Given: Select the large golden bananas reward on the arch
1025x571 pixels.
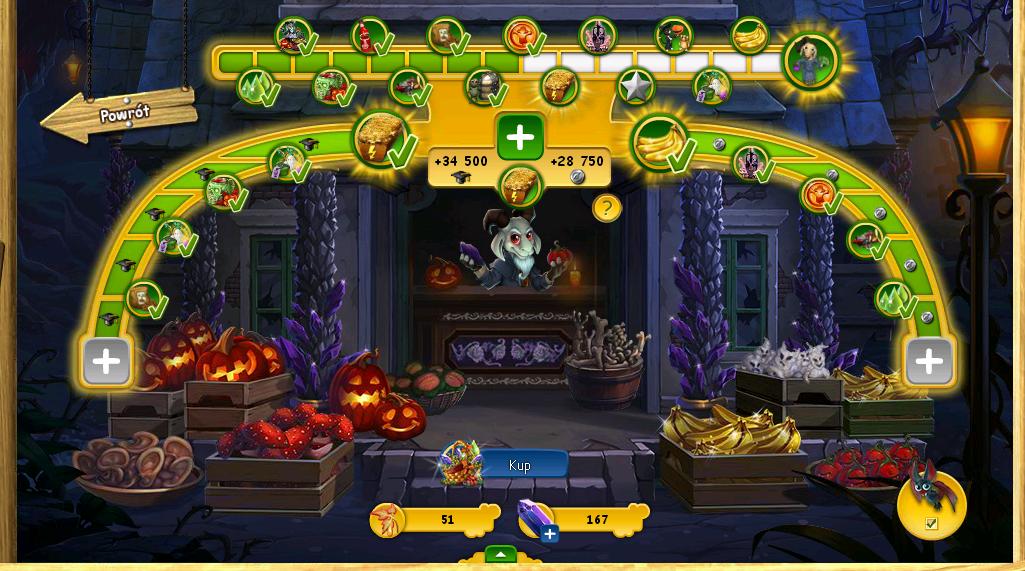Looking at the screenshot, I should click(659, 142).
